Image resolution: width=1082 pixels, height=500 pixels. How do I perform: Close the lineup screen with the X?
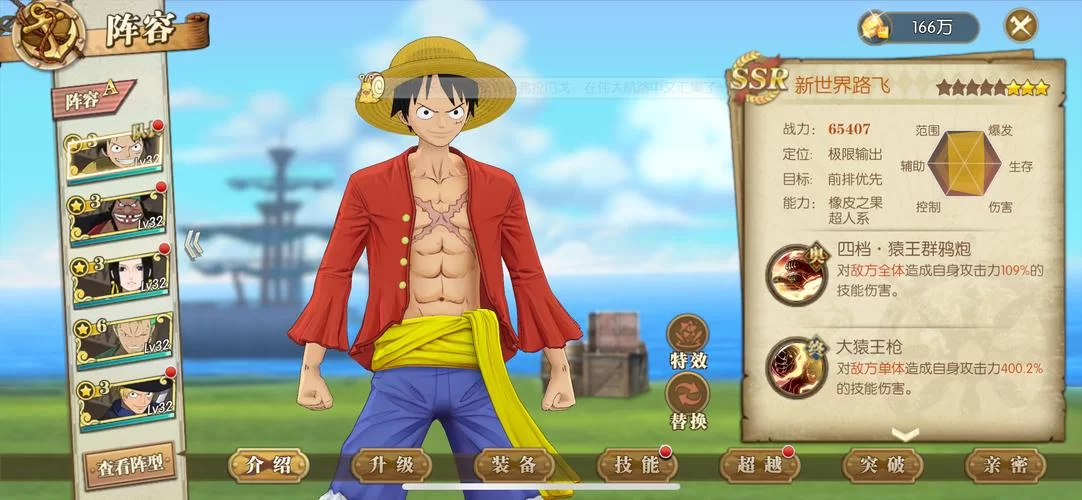coord(1020,25)
